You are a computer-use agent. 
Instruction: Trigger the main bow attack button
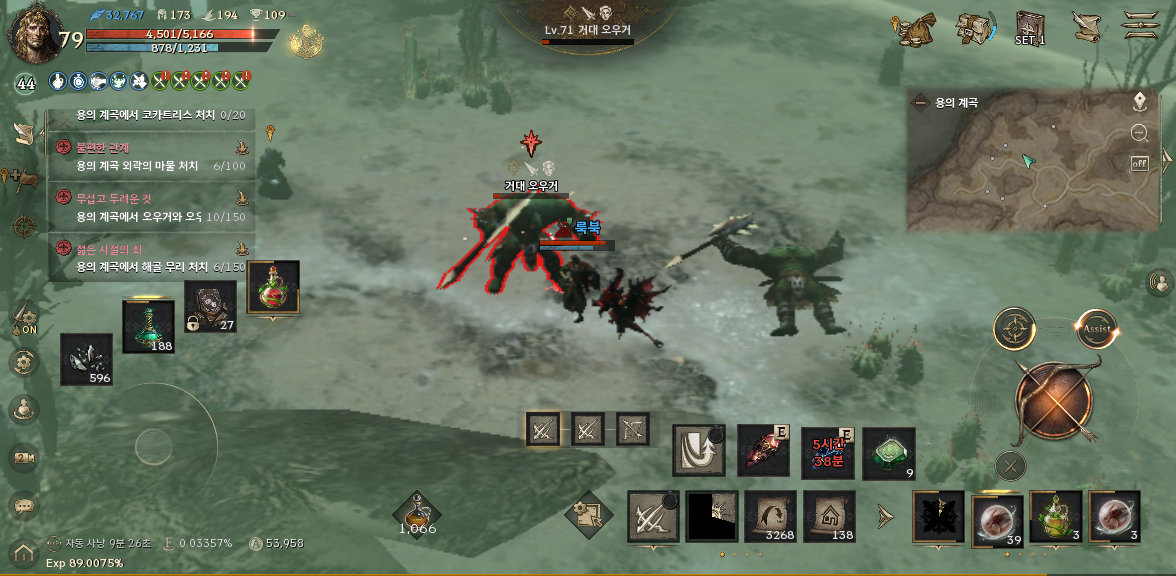[1053, 401]
